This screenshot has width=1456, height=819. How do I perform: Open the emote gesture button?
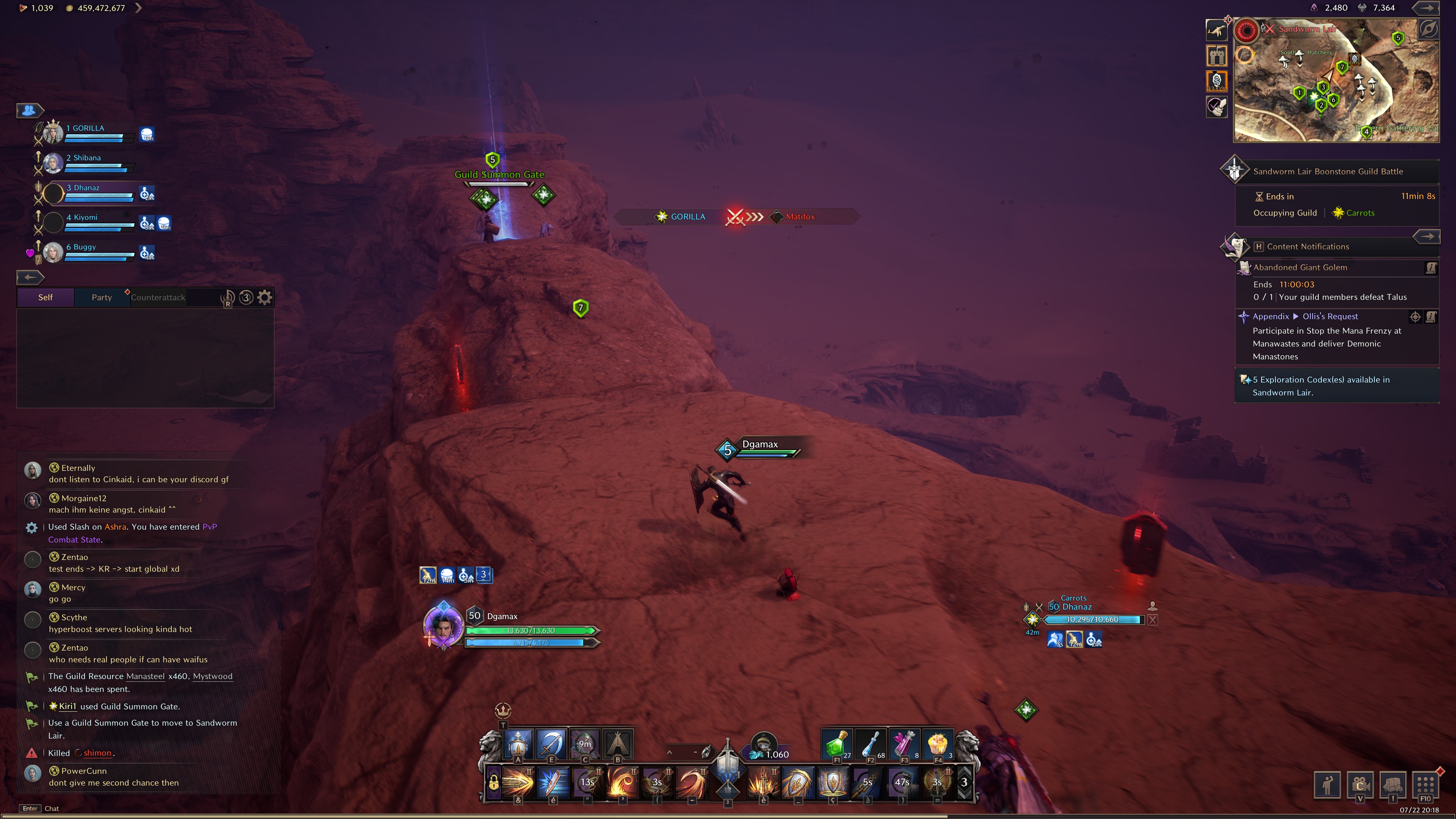click(x=1328, y=784)
